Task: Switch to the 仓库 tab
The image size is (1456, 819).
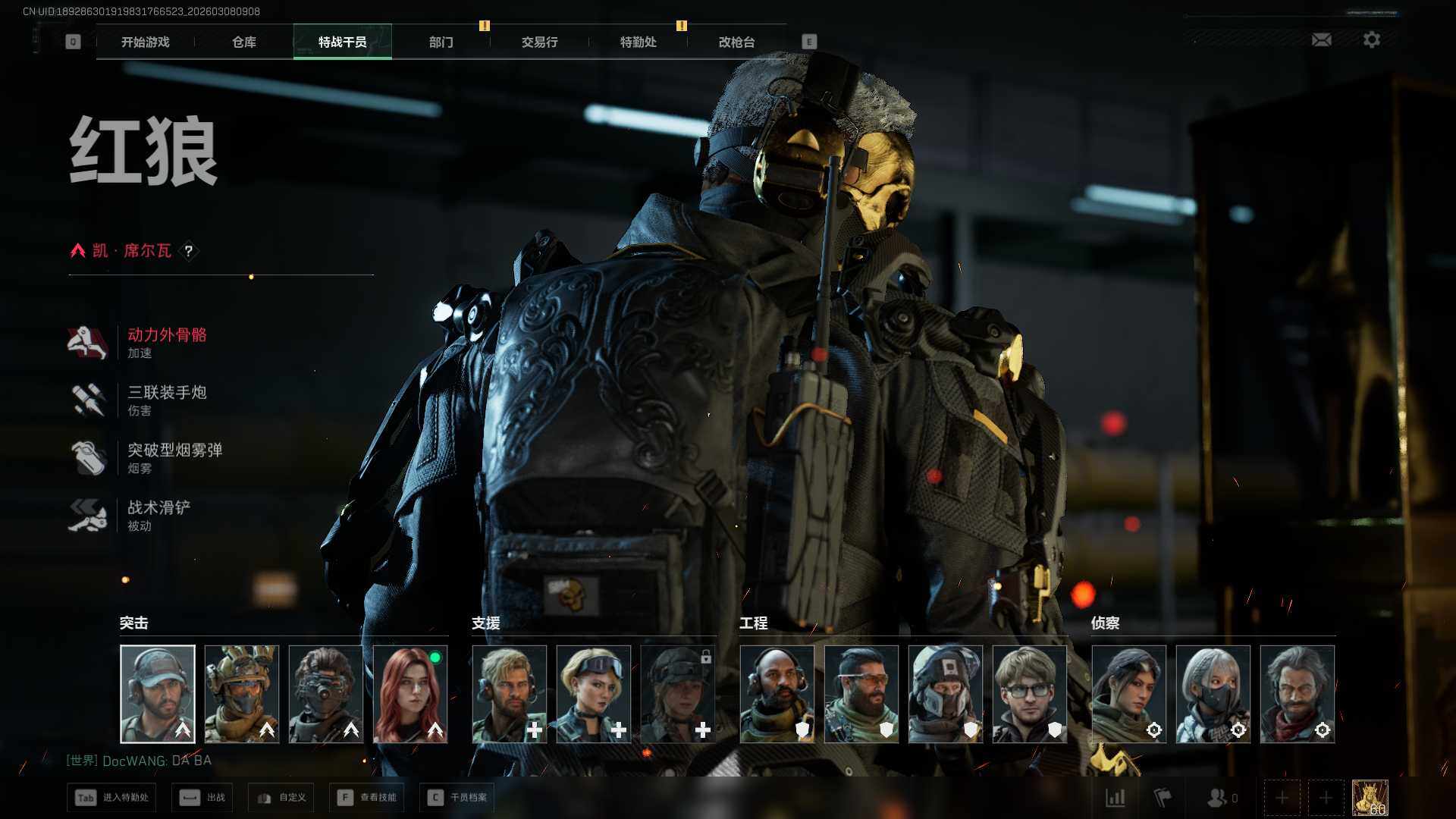Action: (244, 42)
